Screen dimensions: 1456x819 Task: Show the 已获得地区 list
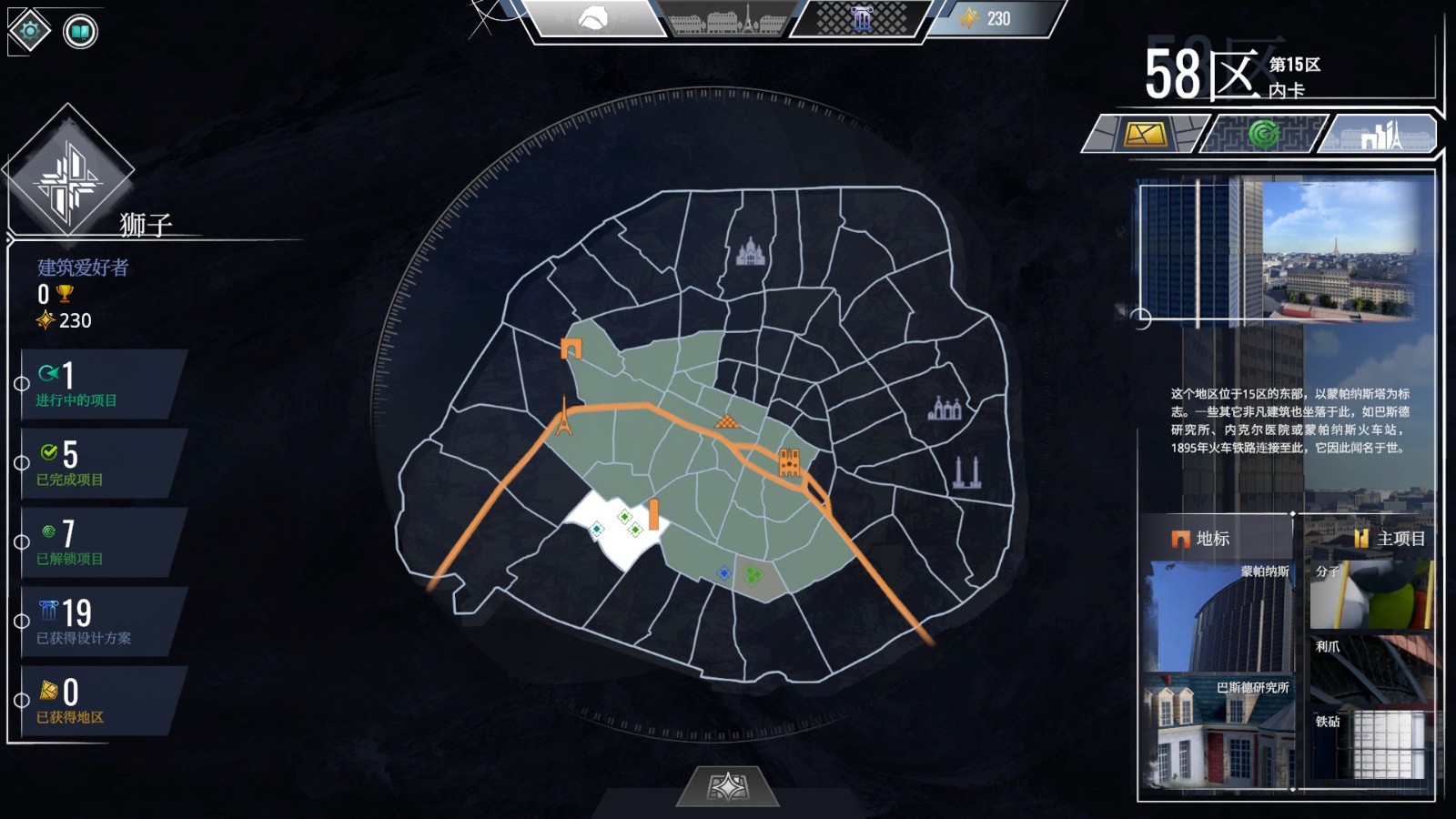pos(100,702)
